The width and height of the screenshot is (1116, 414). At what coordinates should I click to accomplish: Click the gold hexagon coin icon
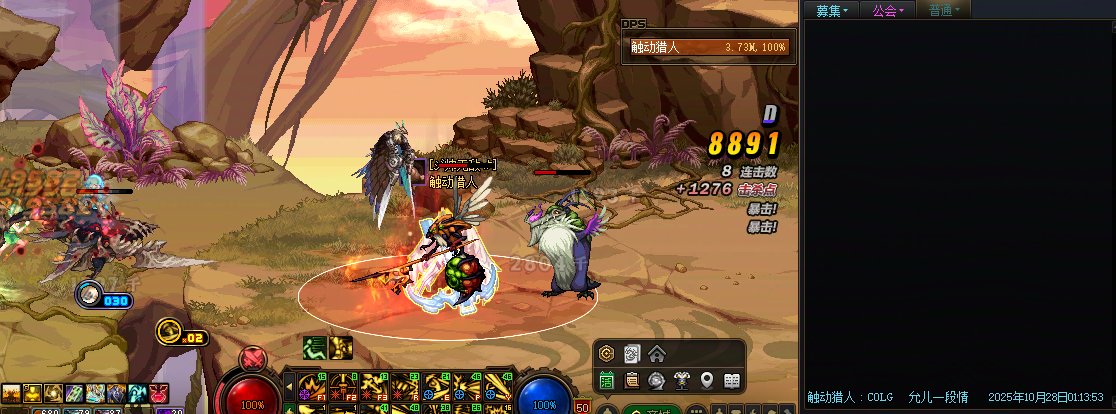[x=607, y=354]
